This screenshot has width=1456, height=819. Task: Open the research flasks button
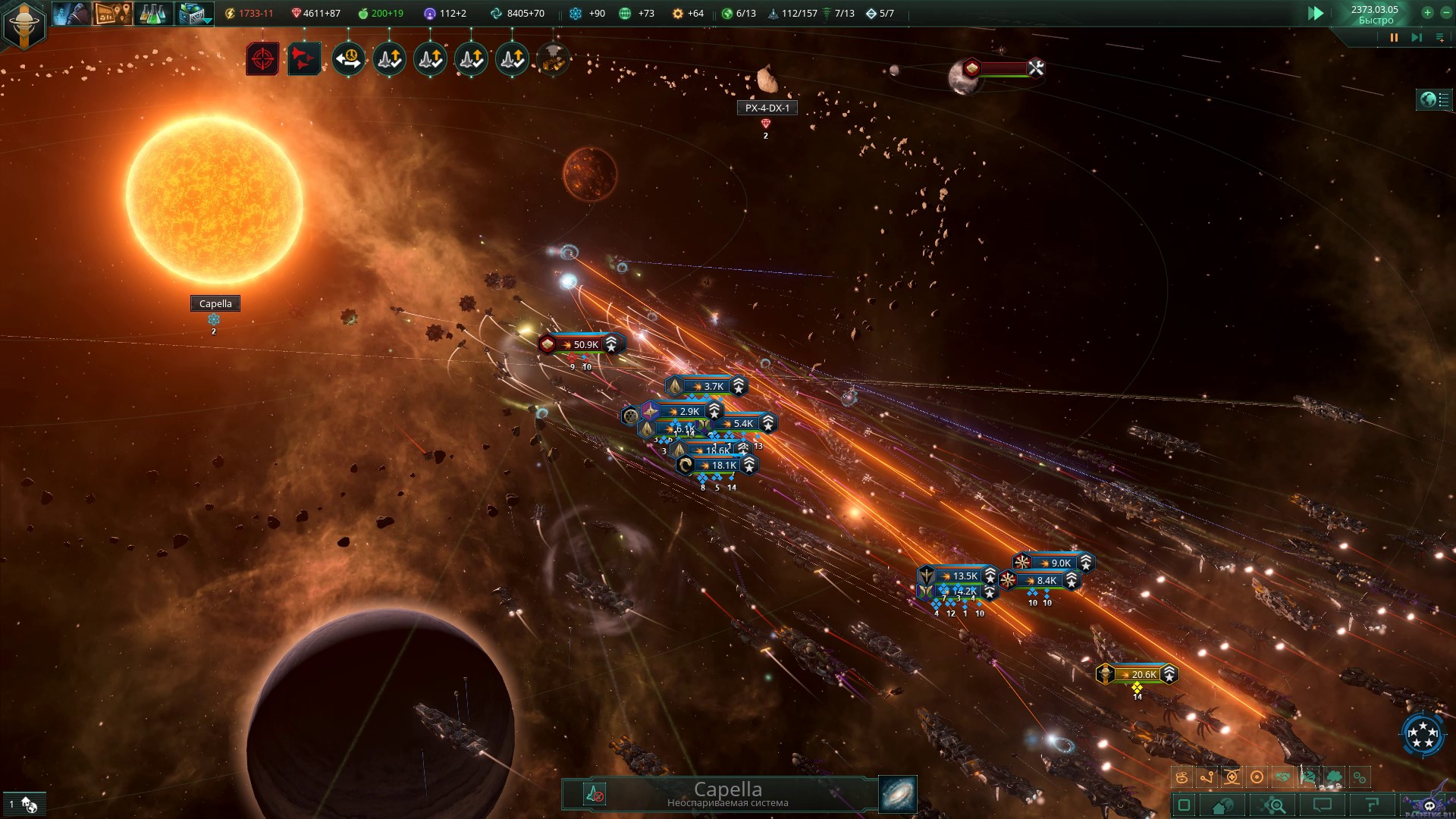click(152, 14)
